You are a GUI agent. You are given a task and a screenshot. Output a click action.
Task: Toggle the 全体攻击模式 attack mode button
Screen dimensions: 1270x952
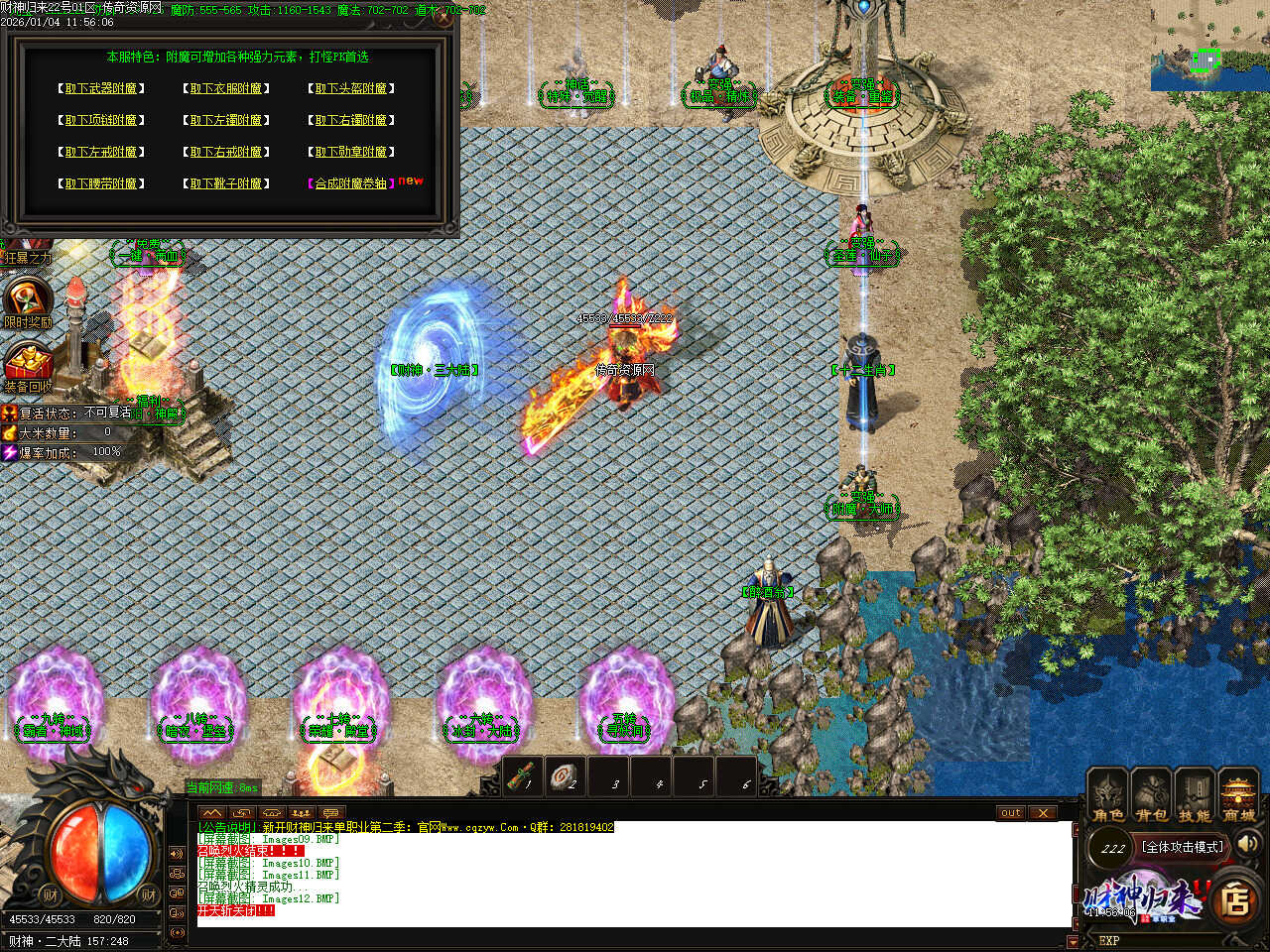(1183, 847)
